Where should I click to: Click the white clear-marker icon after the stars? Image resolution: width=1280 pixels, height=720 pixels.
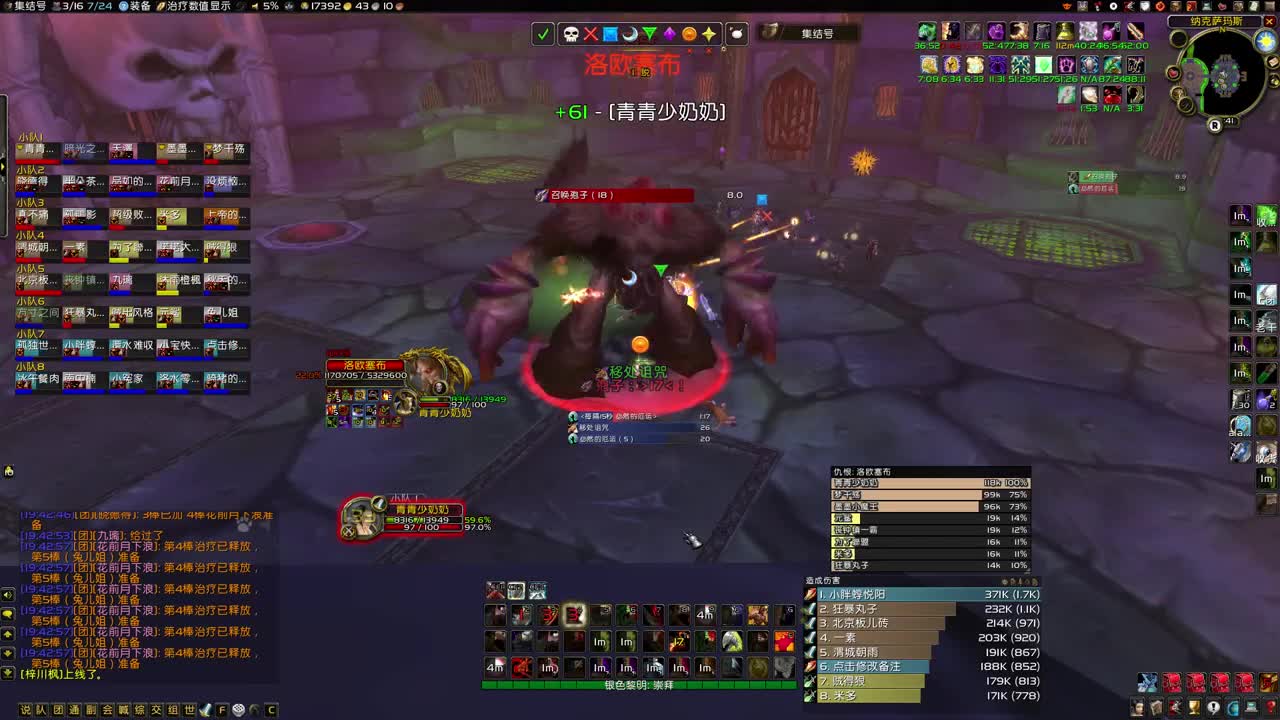pyautogui.click(x=737, y=35)
